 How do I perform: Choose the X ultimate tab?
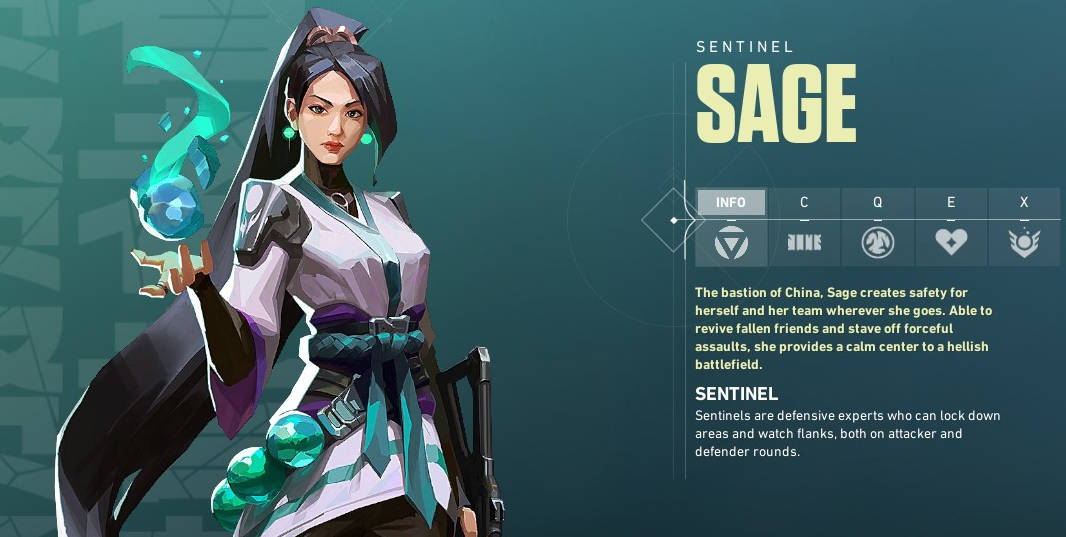tap(1024, 202)
